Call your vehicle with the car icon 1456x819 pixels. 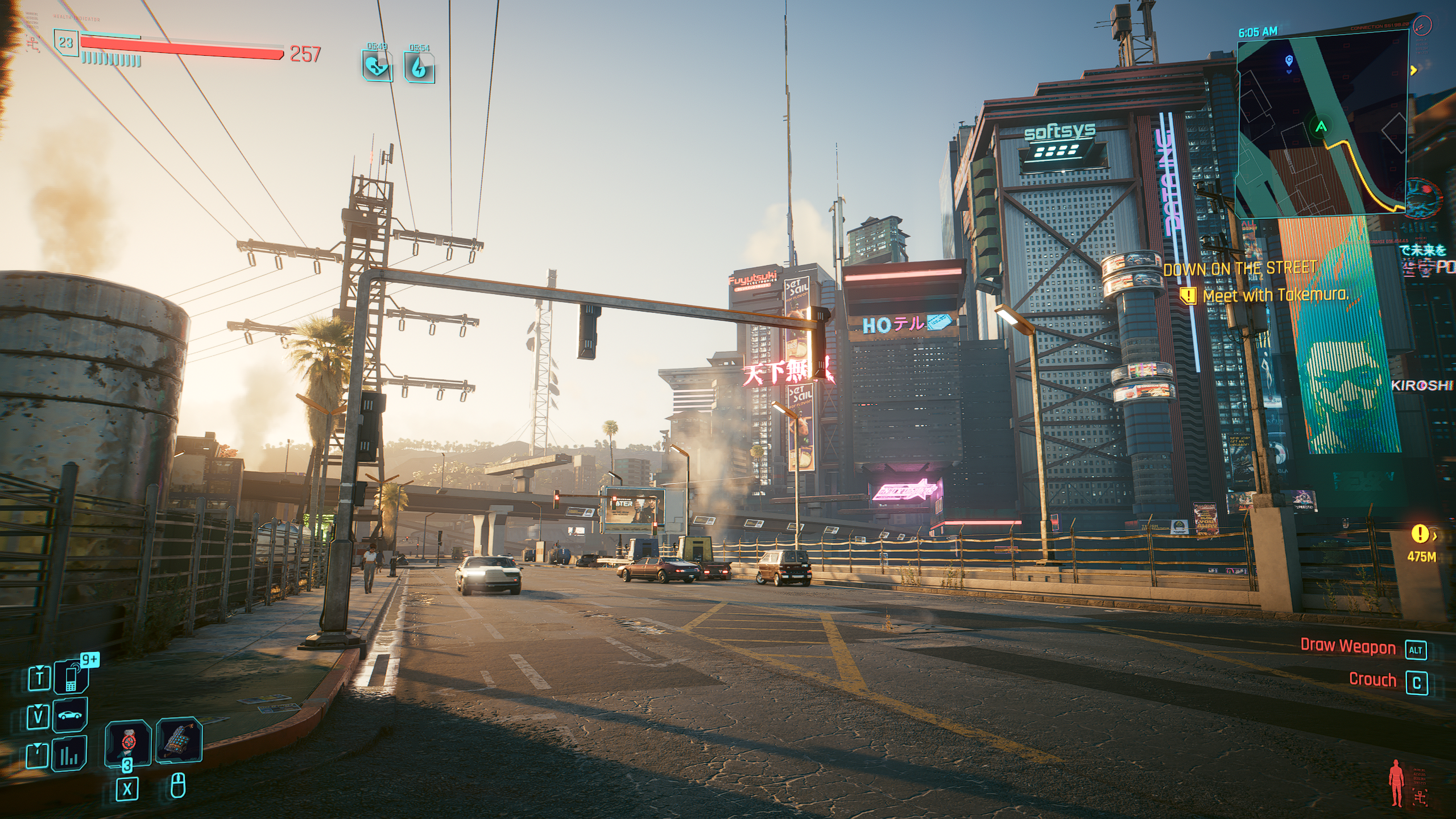point(70,715)
